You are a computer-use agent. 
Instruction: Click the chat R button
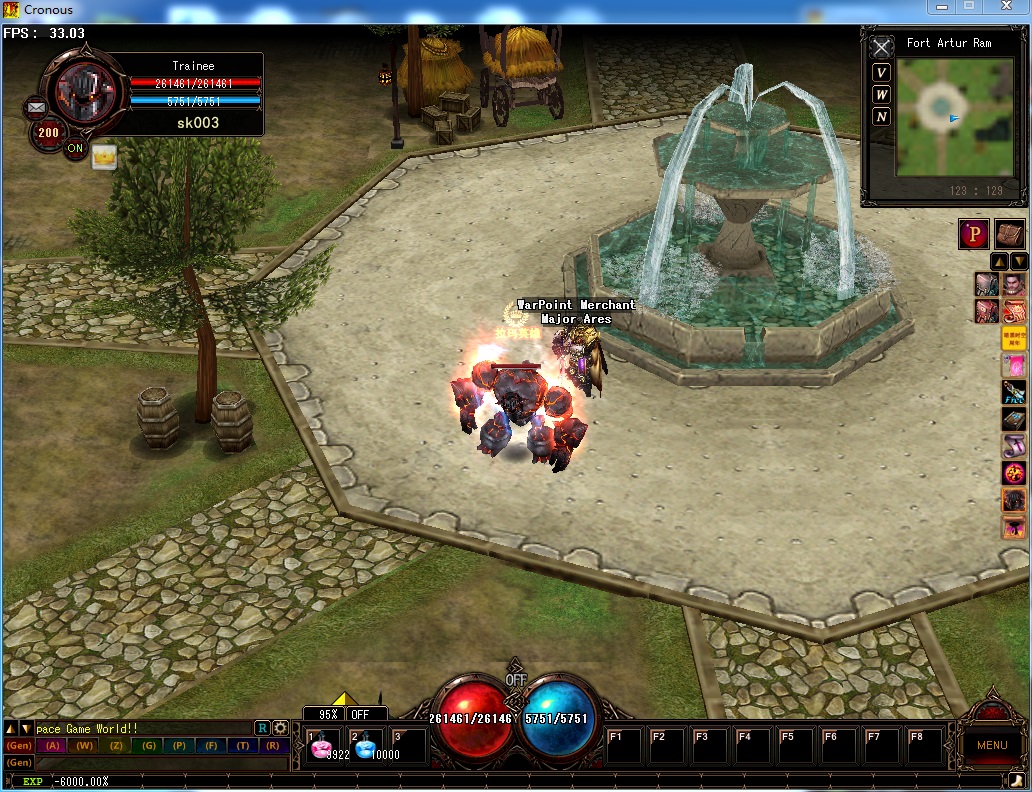[x=262, y=728]
